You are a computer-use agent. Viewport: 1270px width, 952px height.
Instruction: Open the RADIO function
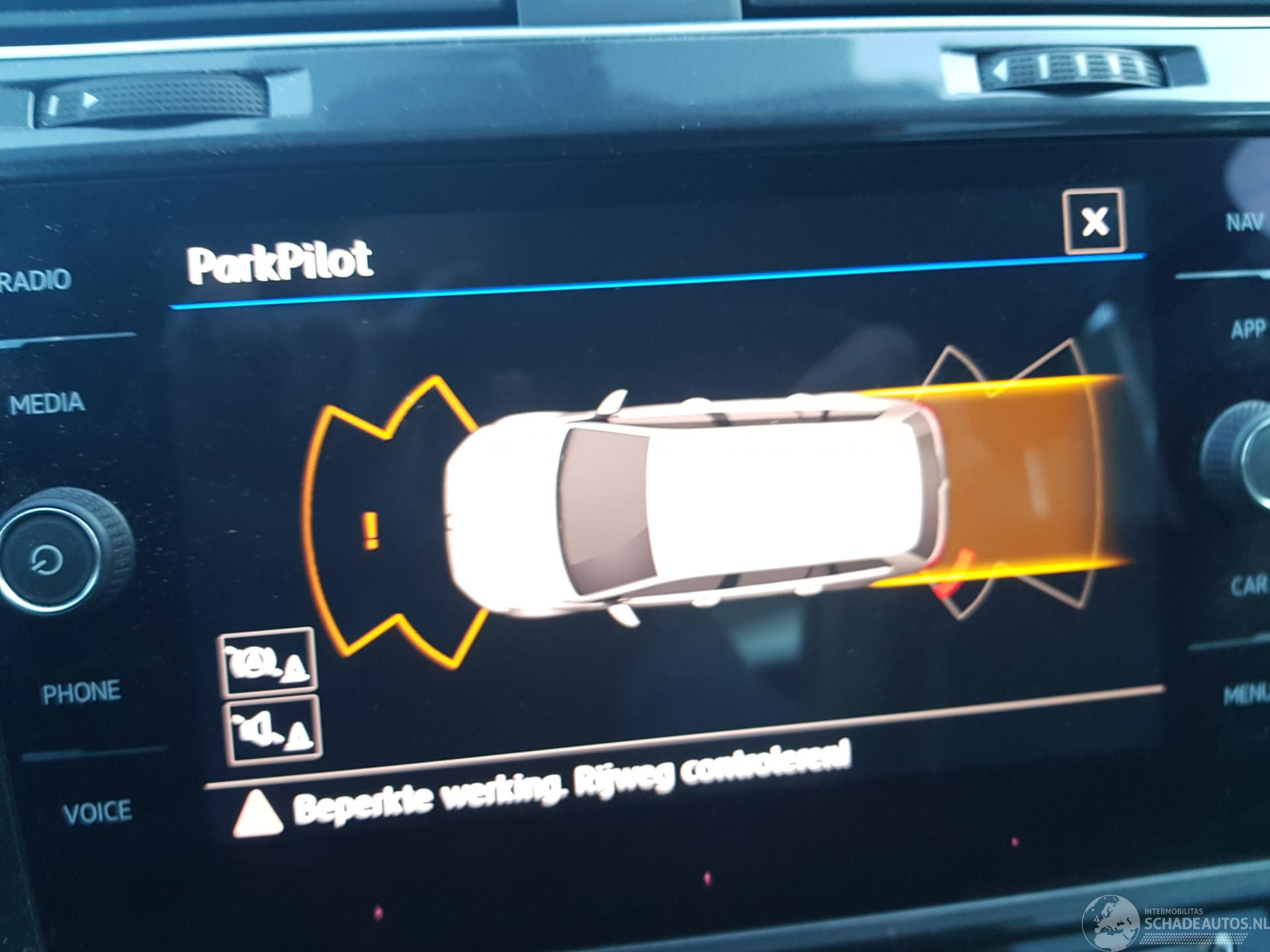(38, 280)
